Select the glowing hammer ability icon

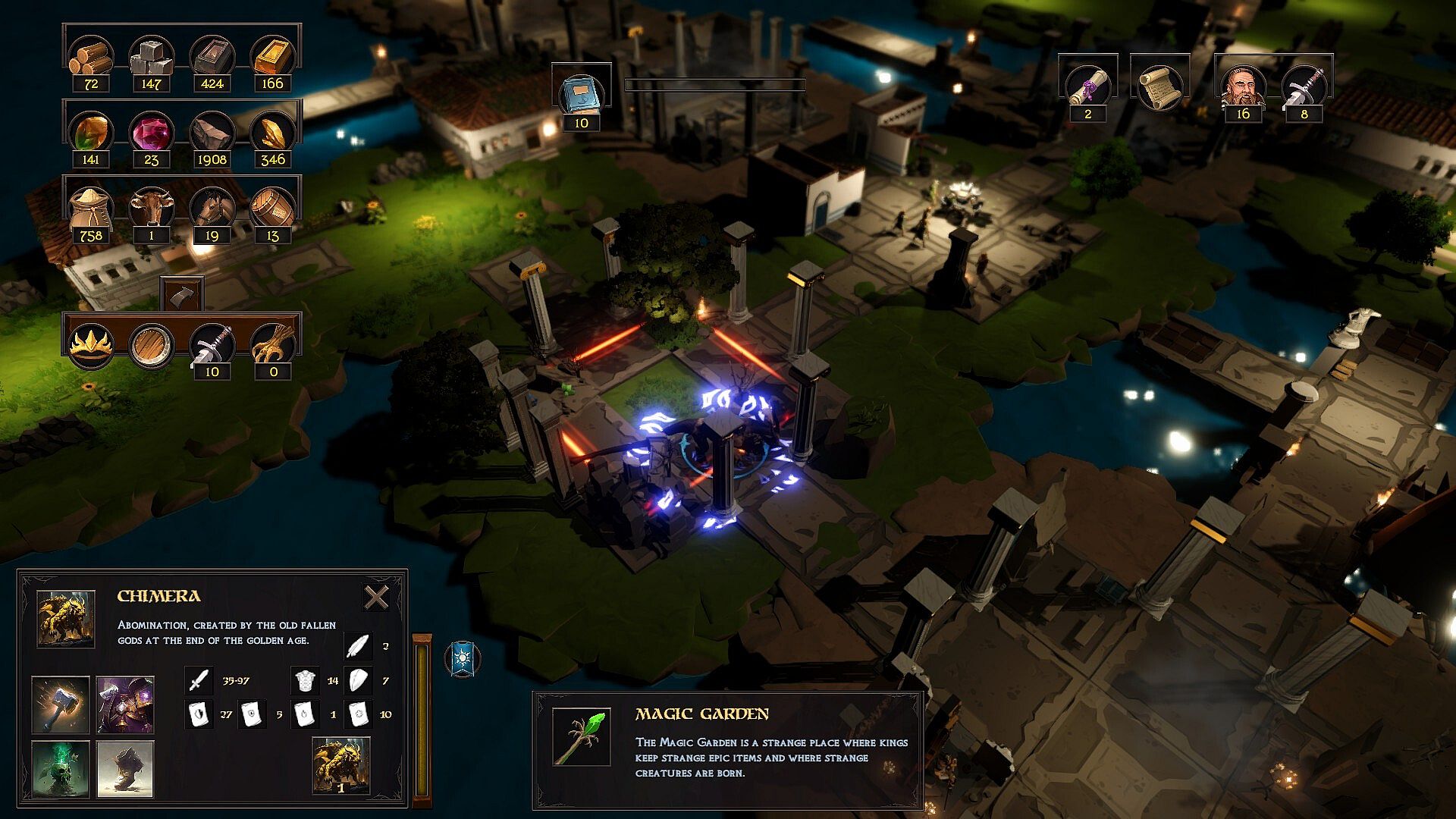pos(61,704)
